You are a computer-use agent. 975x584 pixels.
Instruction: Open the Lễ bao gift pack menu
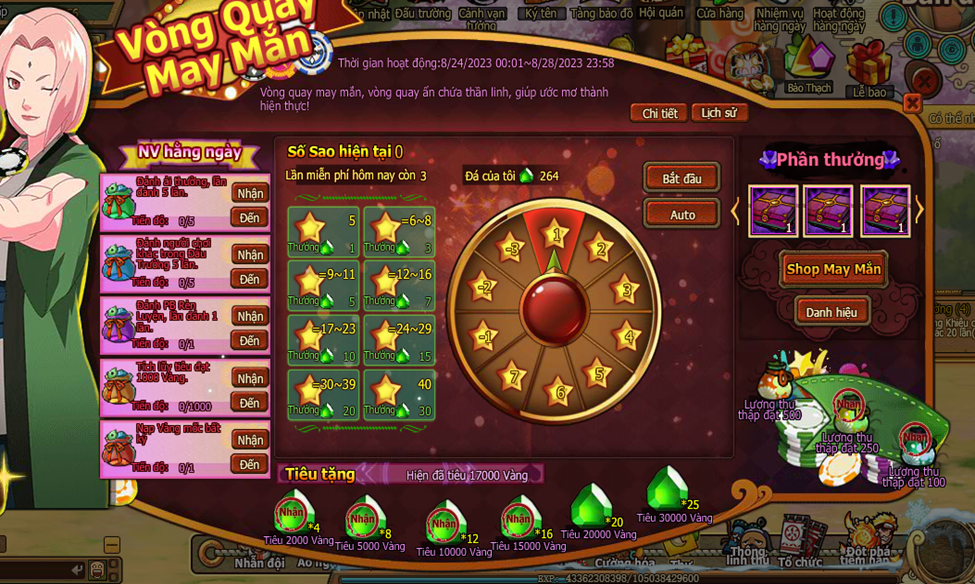coord(868,66)
